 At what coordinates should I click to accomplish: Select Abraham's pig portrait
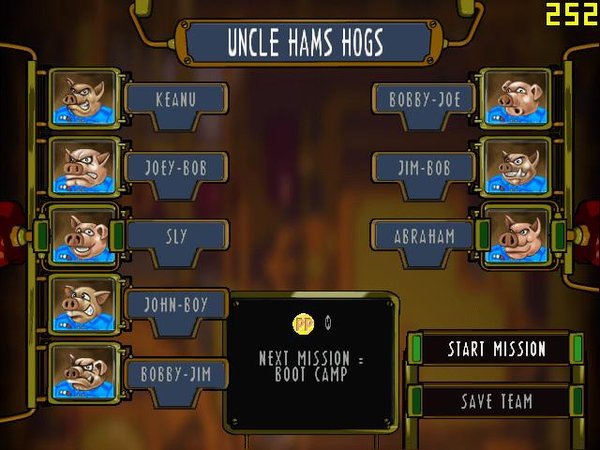(514, 236)
